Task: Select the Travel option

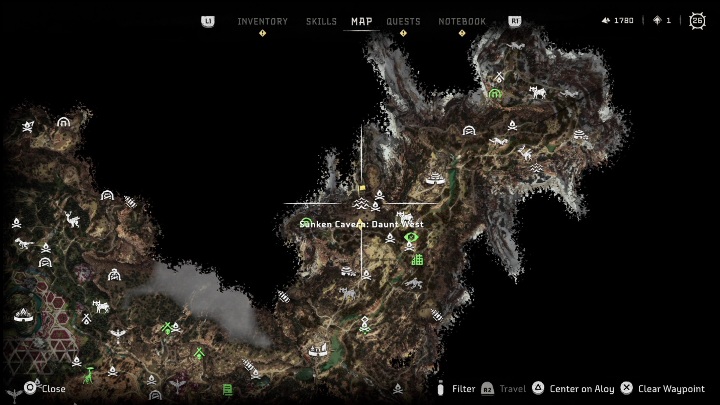Action: pyautogui.click(x=511, y=388)
